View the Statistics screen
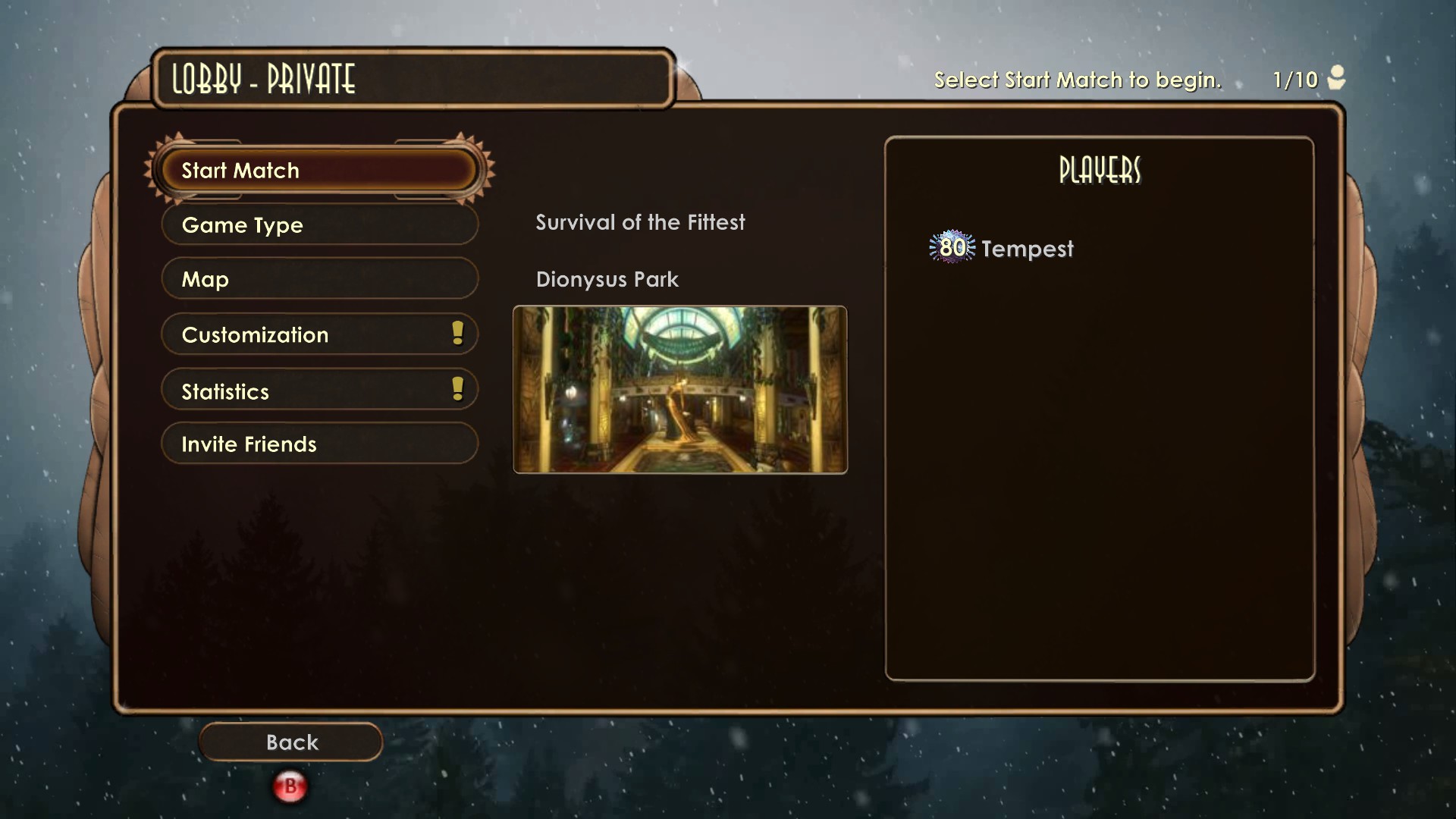Viewport: 1456px width, 819px height. coord(318,391)
